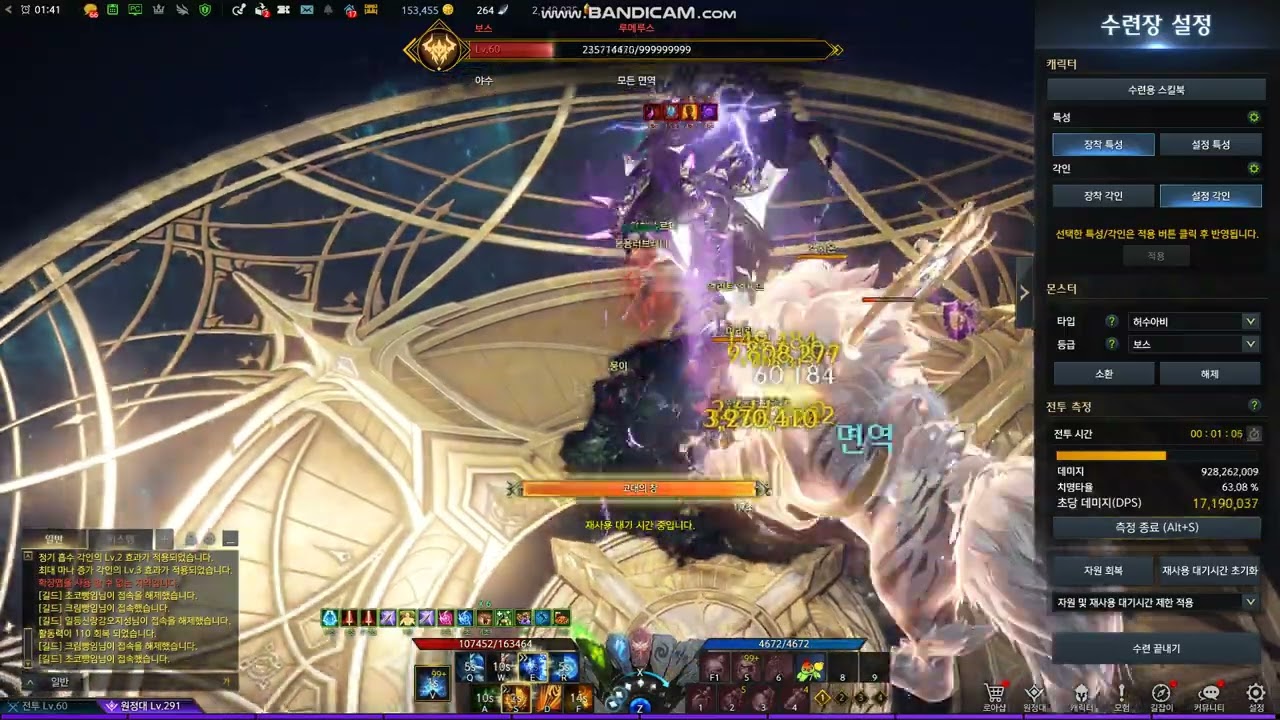Open the 설정 settings gear icon

point(1256,695)
